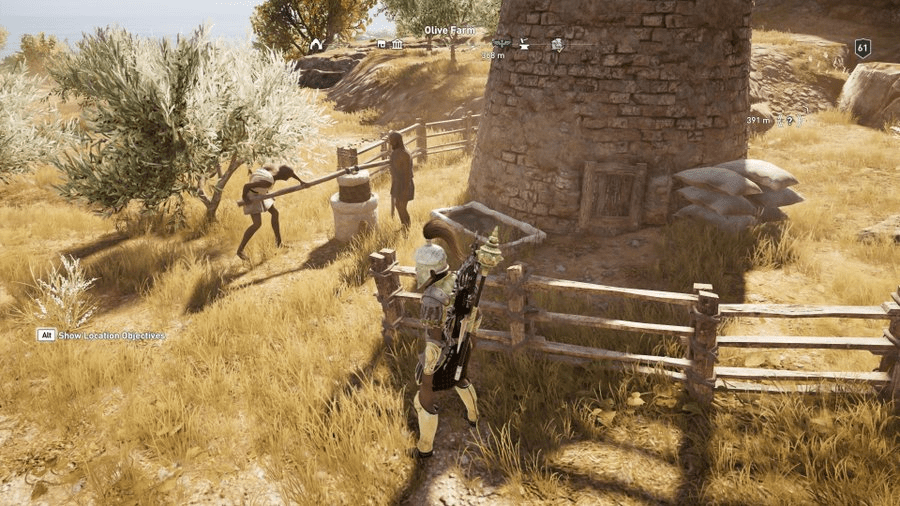Viewport: 900px width, 506px height.
Task: Select the winged eagle compass marker
Action: [x=501, y=44]
